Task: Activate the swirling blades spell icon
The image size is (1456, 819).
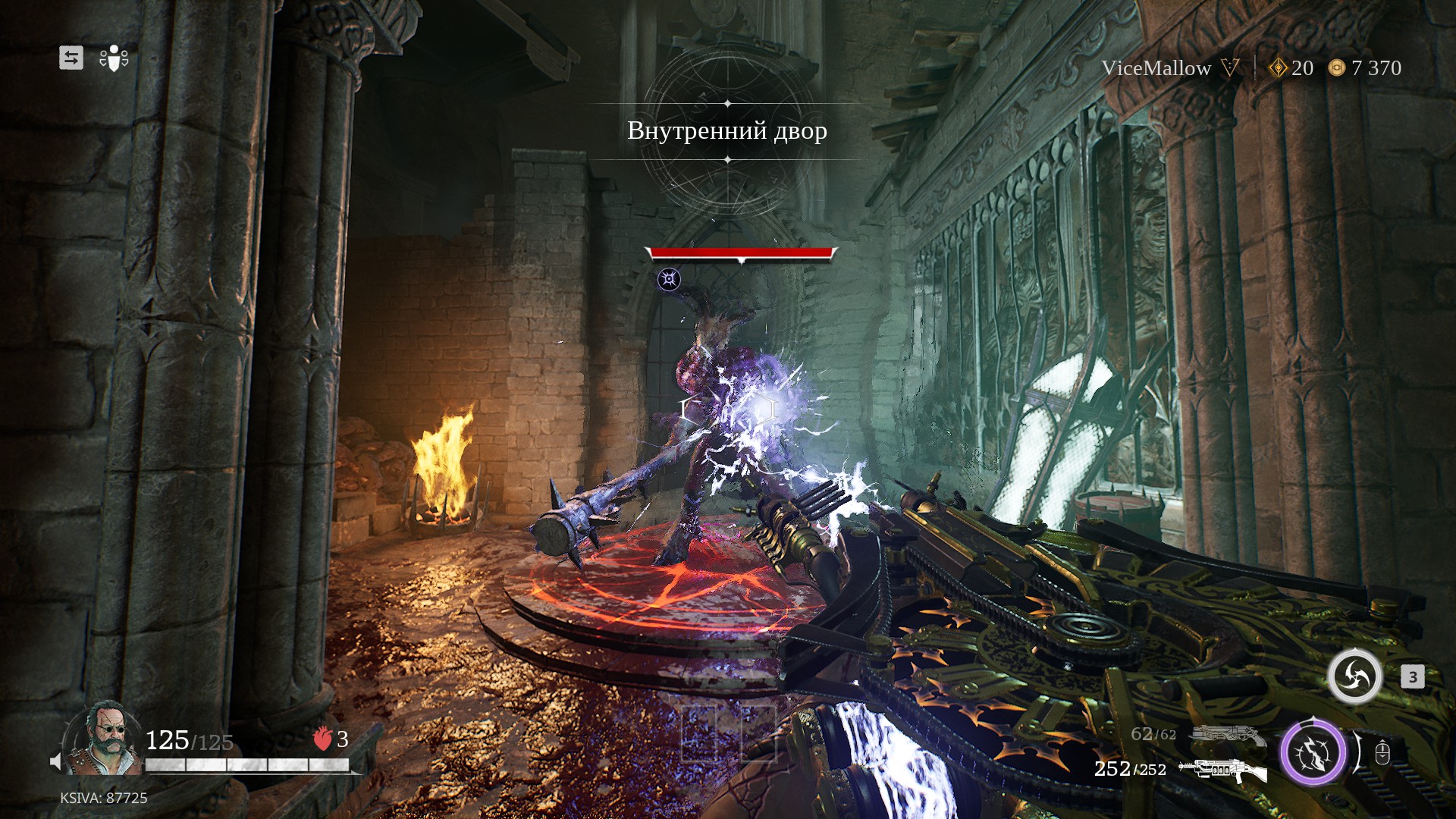Action: click(1354, 676)
